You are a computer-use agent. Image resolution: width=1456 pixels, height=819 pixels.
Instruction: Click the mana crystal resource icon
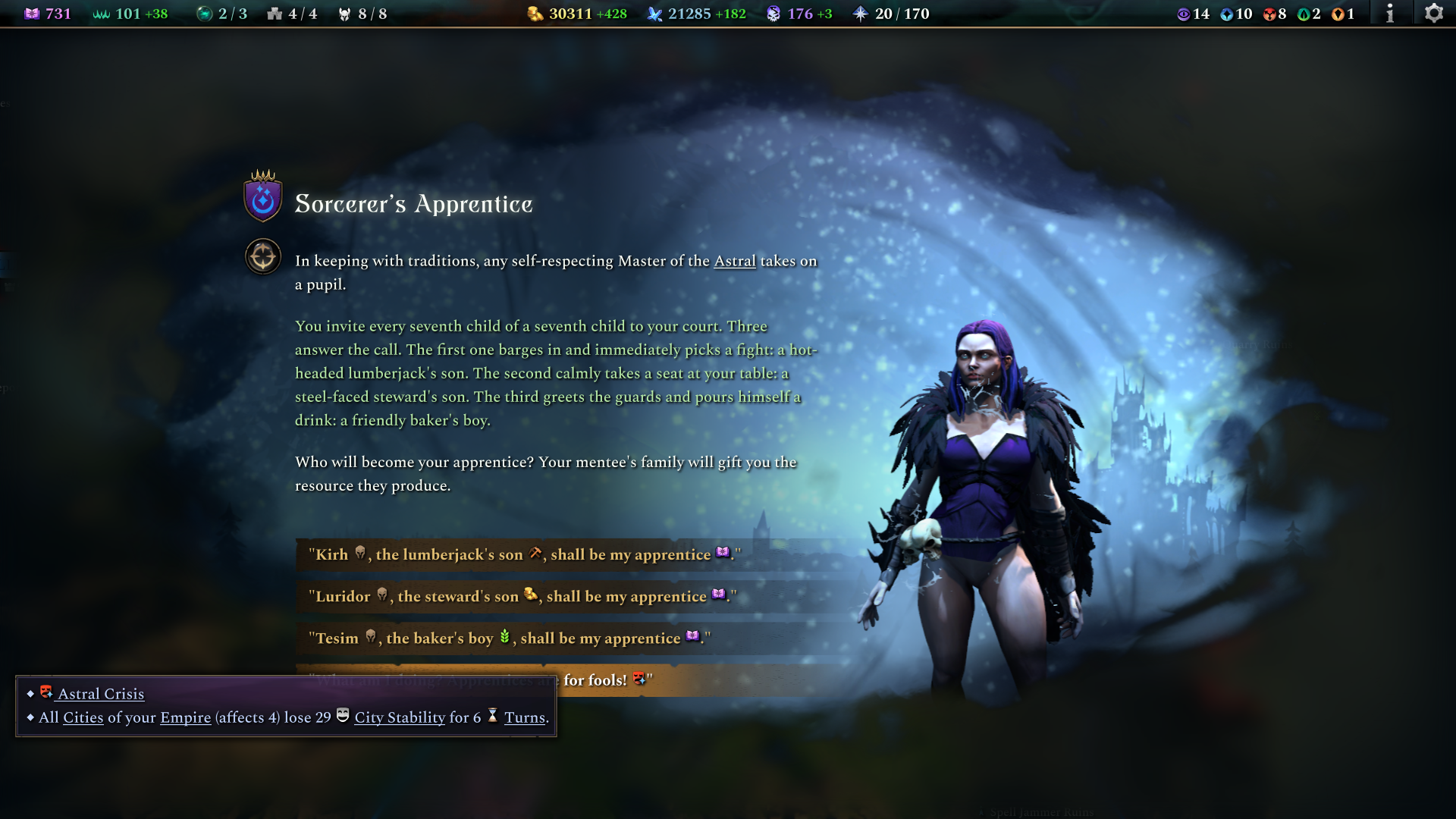tap(656, 13)
